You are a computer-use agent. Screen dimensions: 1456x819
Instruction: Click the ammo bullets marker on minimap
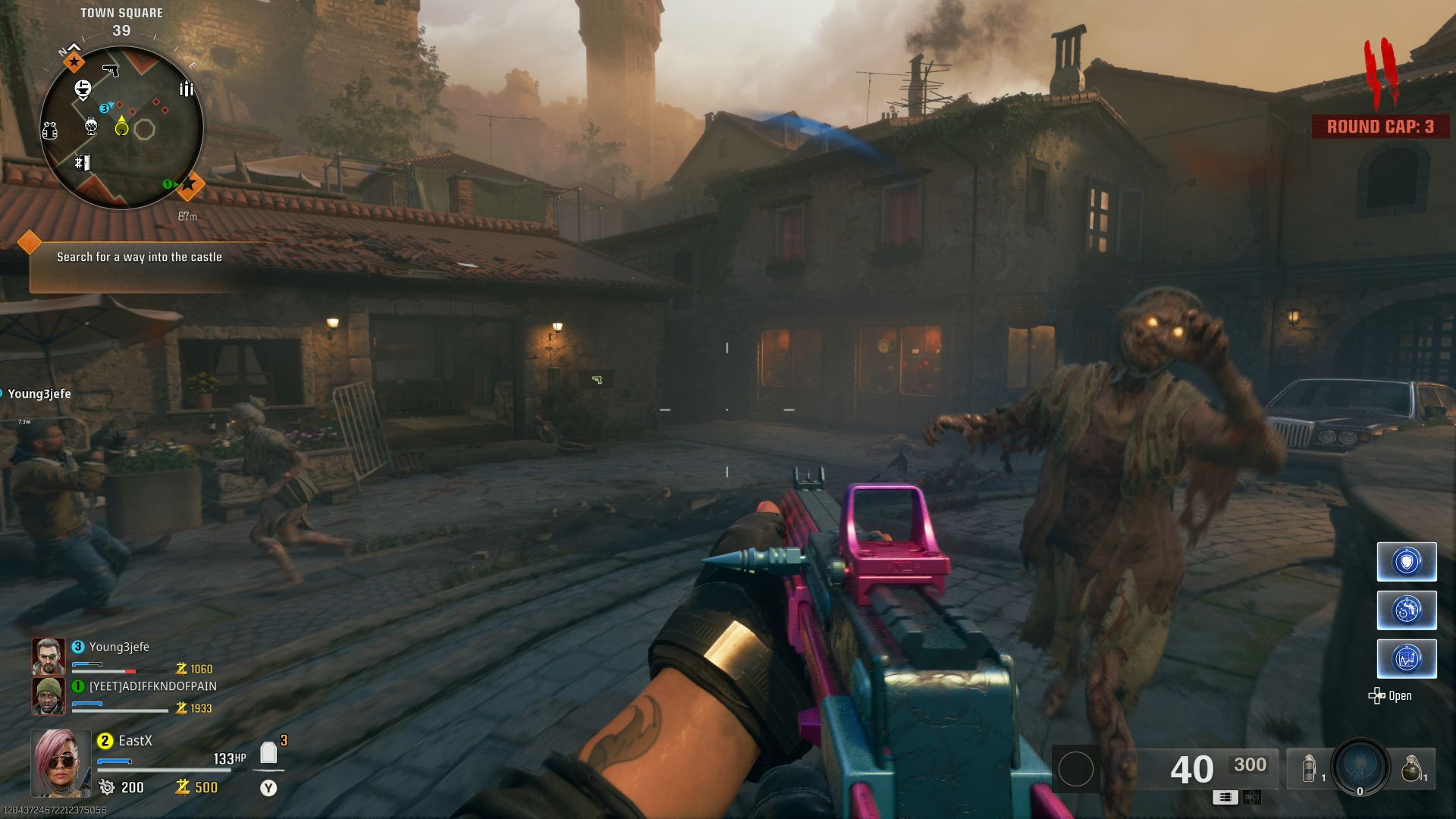186,89
